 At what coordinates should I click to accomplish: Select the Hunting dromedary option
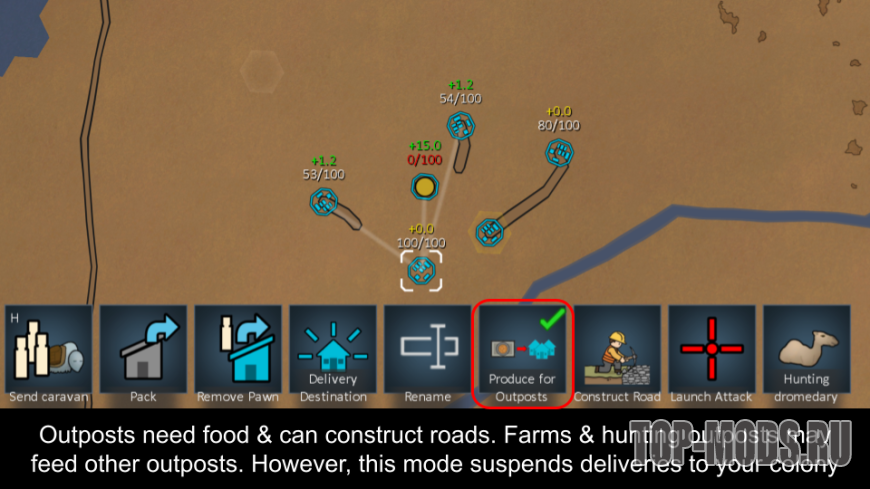click(807, 355)
